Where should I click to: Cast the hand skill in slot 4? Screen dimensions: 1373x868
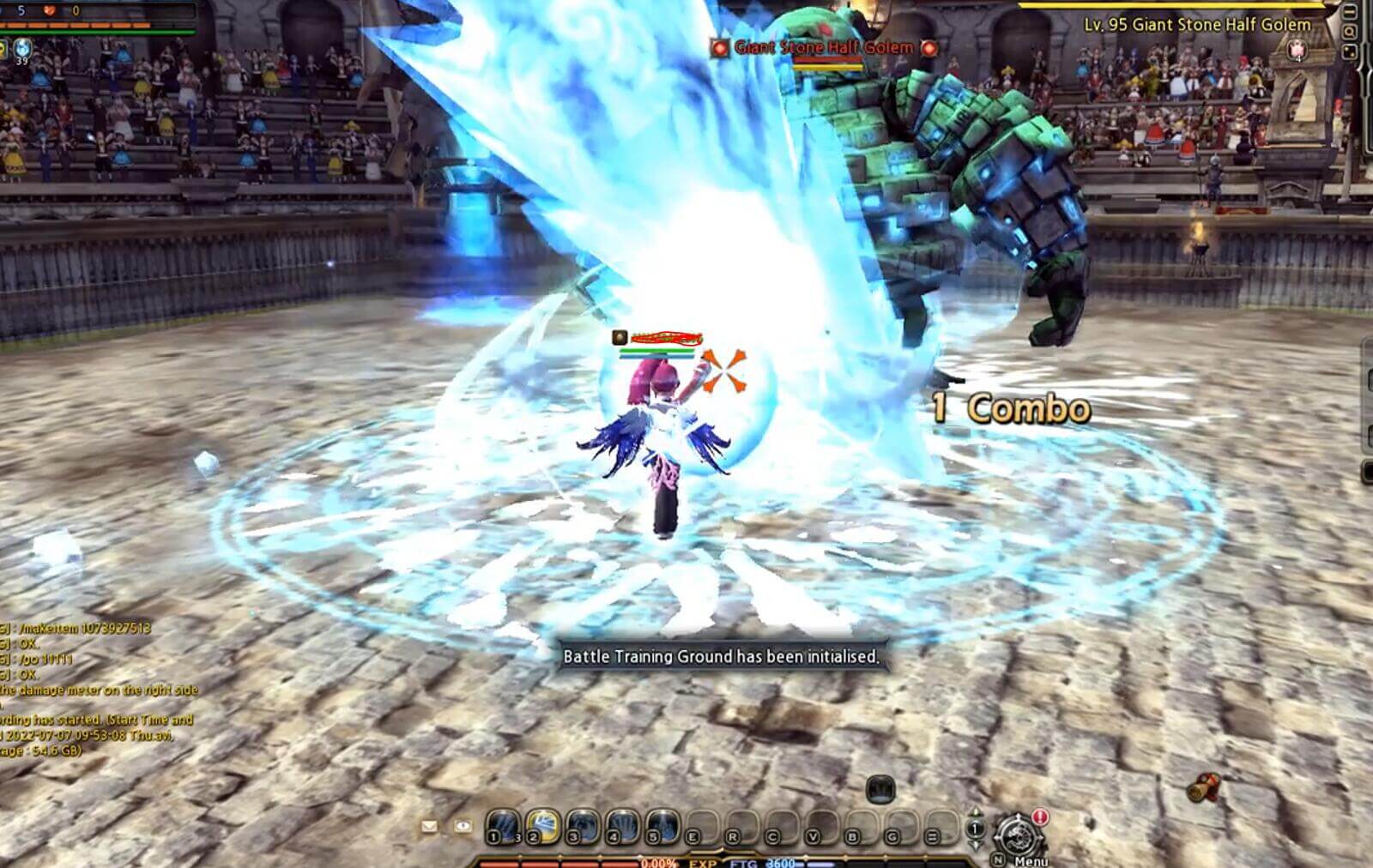coord(623,827)
